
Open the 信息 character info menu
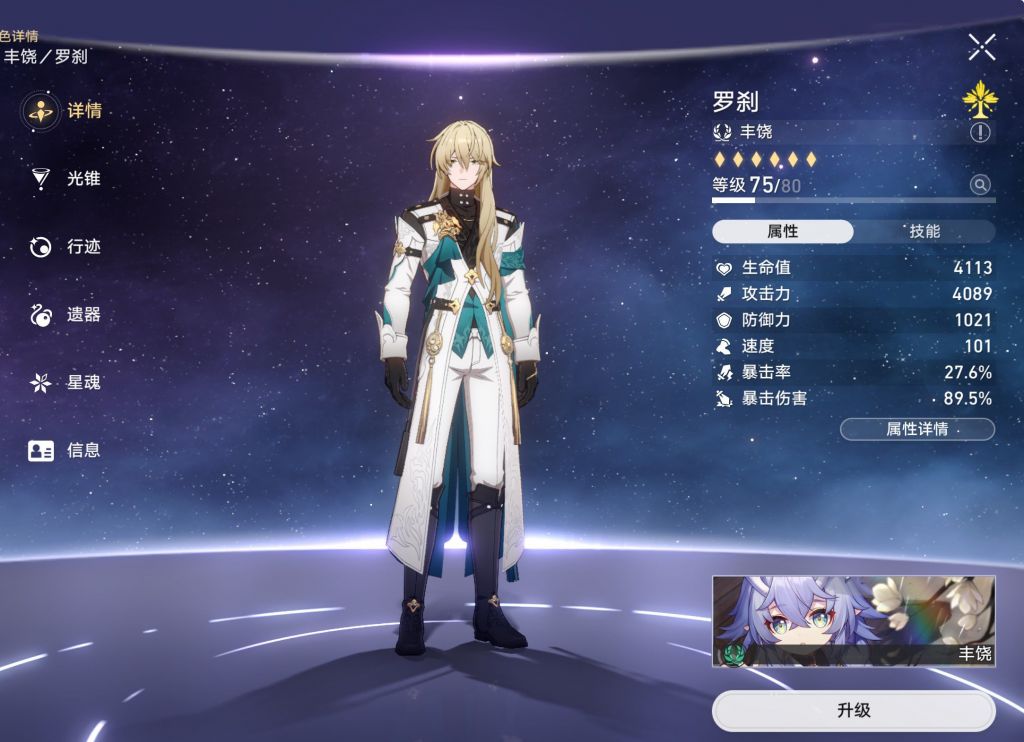(x=66, y=451)
